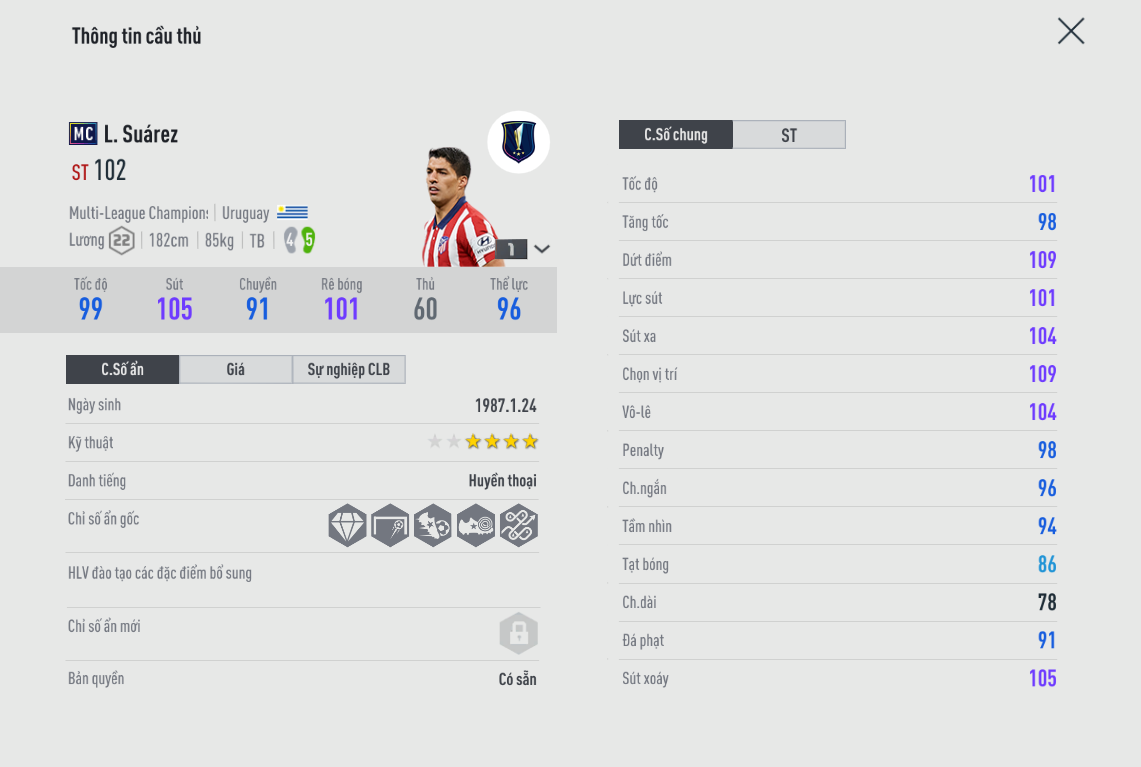Open the upgrade level dropdown arrow
The height and width of the screenshot is (767, 1141).
(542, 249)
